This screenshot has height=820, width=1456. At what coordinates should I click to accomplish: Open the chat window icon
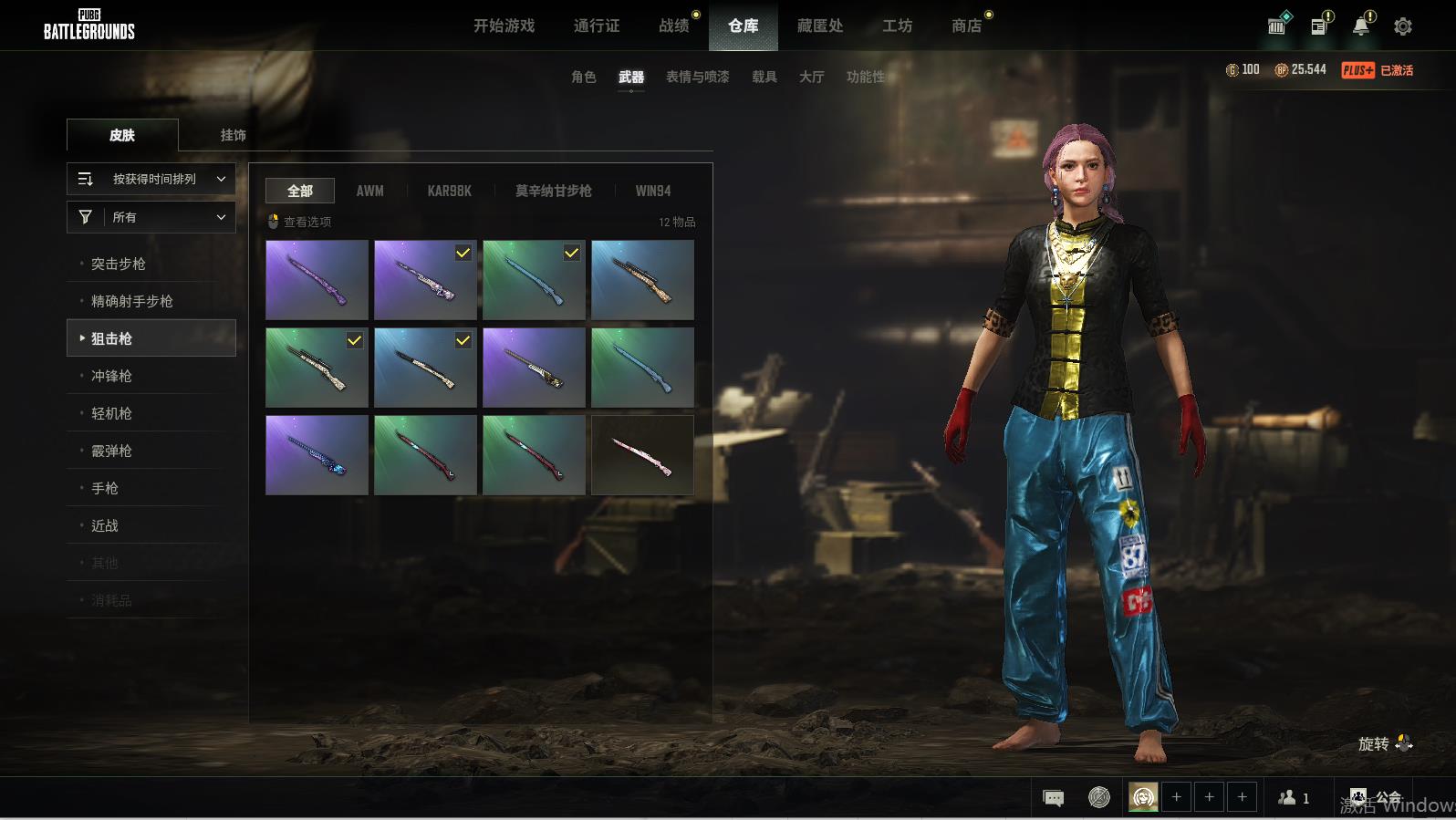[x=1053, y=798]
